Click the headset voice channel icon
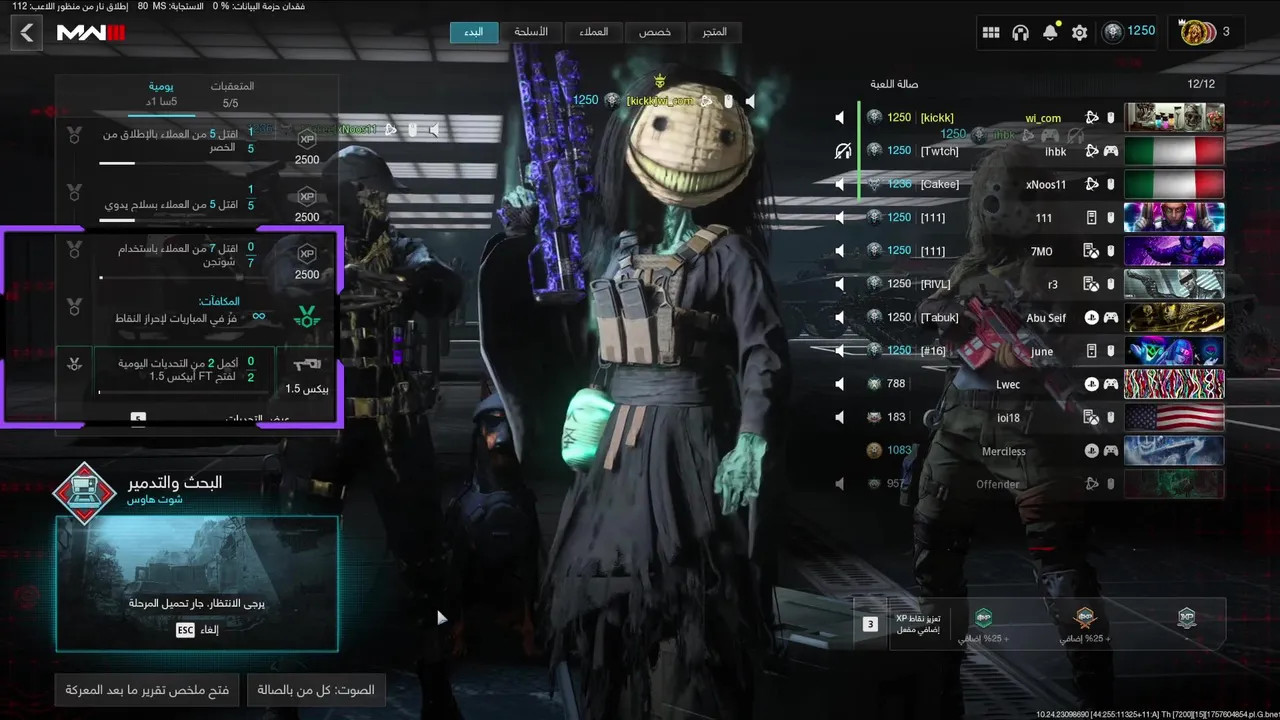Screen dimensions: 1280x720 (1020, 33)
